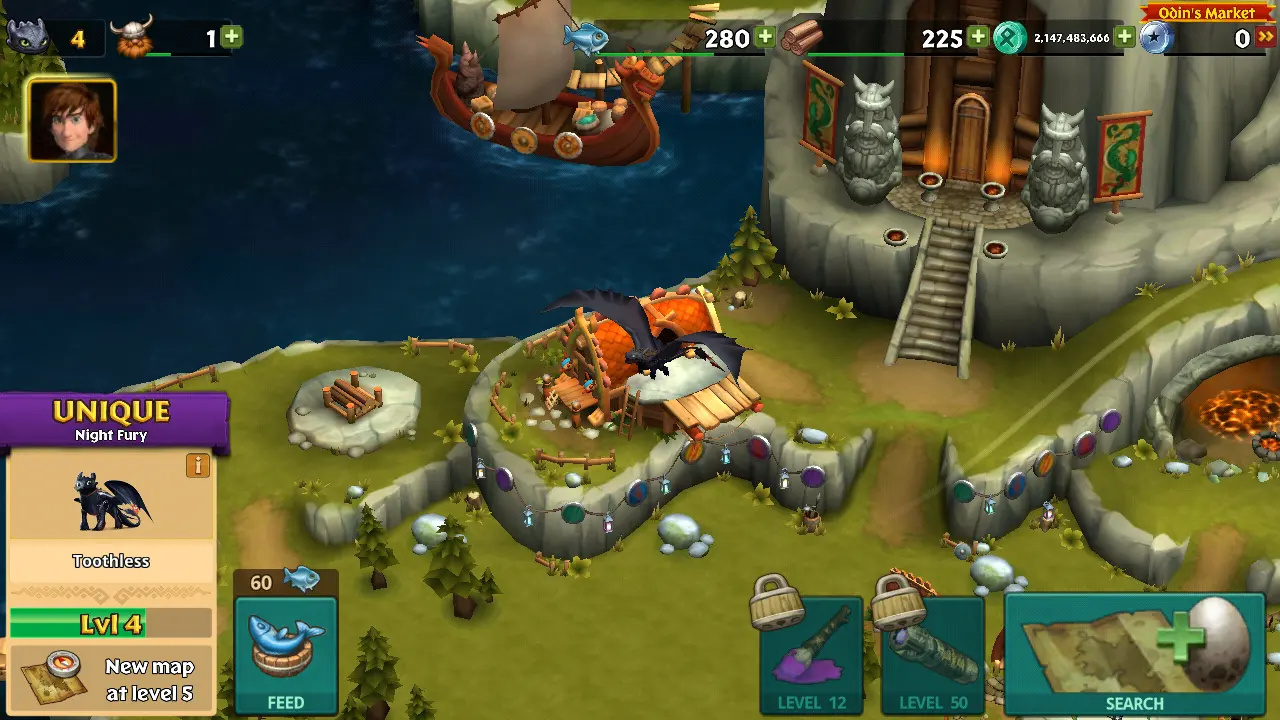
Task: Open Hiccup's character portrait
Action: [x=71, y=120]
